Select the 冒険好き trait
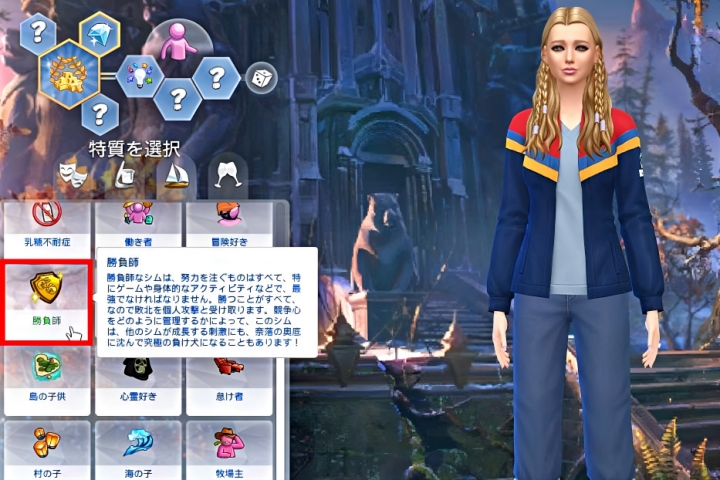The height and width of the screenshot is (480, 720). (230, 223)
